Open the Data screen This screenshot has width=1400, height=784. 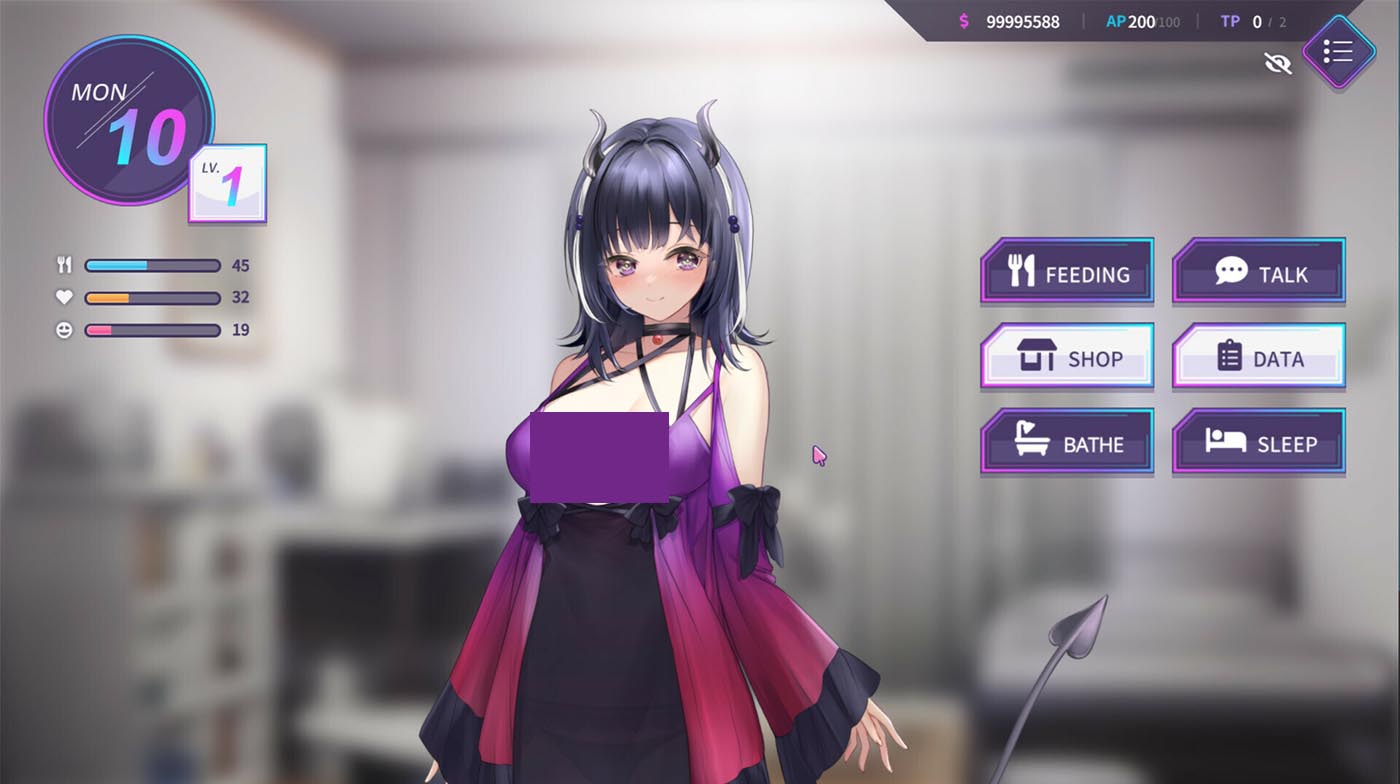[x=1258, y=356]
